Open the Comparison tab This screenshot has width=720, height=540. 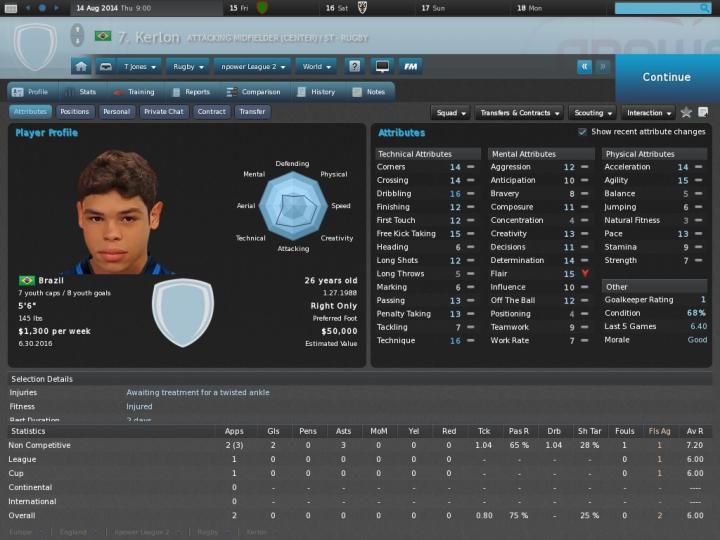pyautogui.click(x=253, y=92)
